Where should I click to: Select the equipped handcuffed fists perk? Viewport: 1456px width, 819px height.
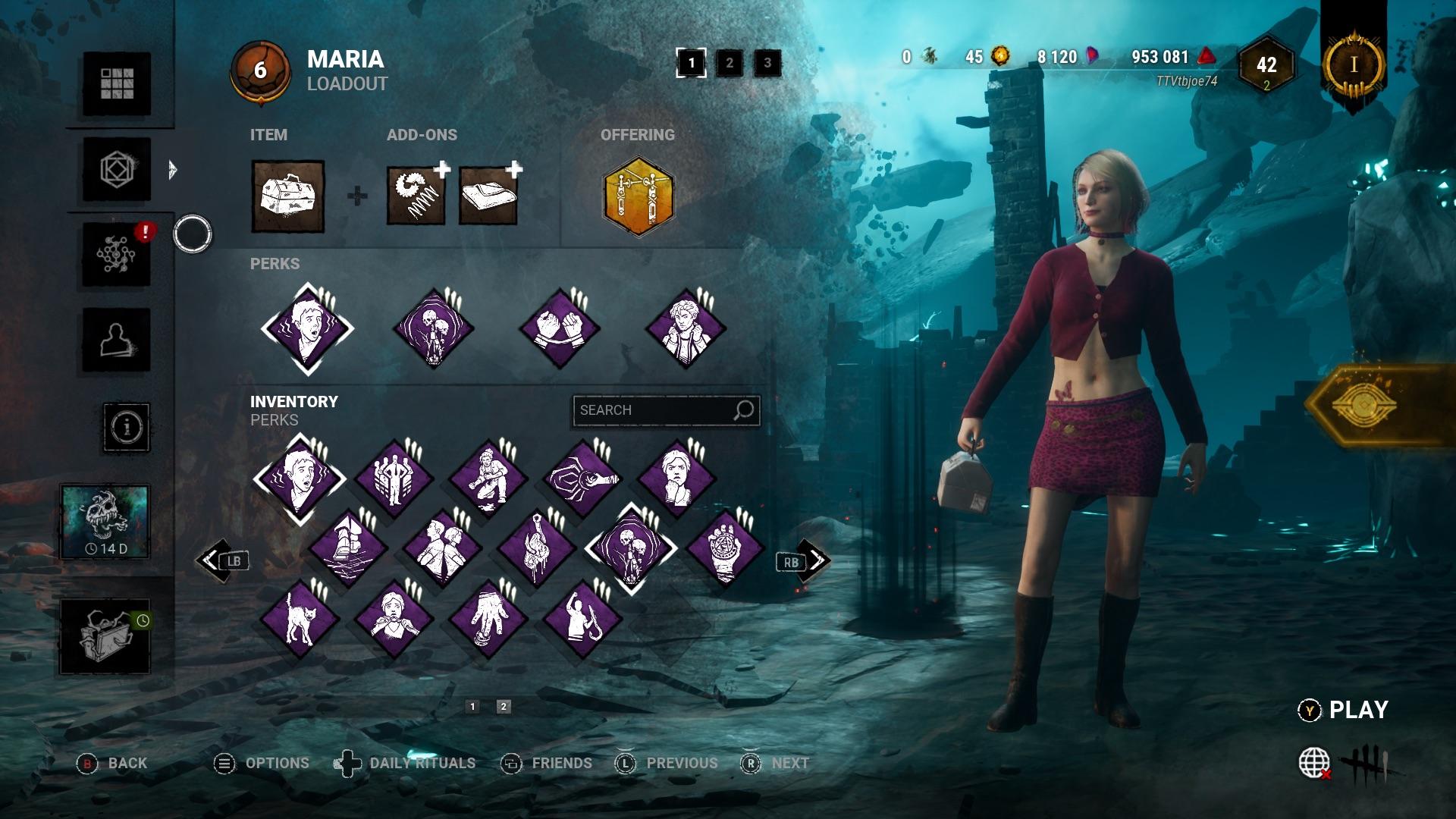pyautogui.click(x=560, y=329)
